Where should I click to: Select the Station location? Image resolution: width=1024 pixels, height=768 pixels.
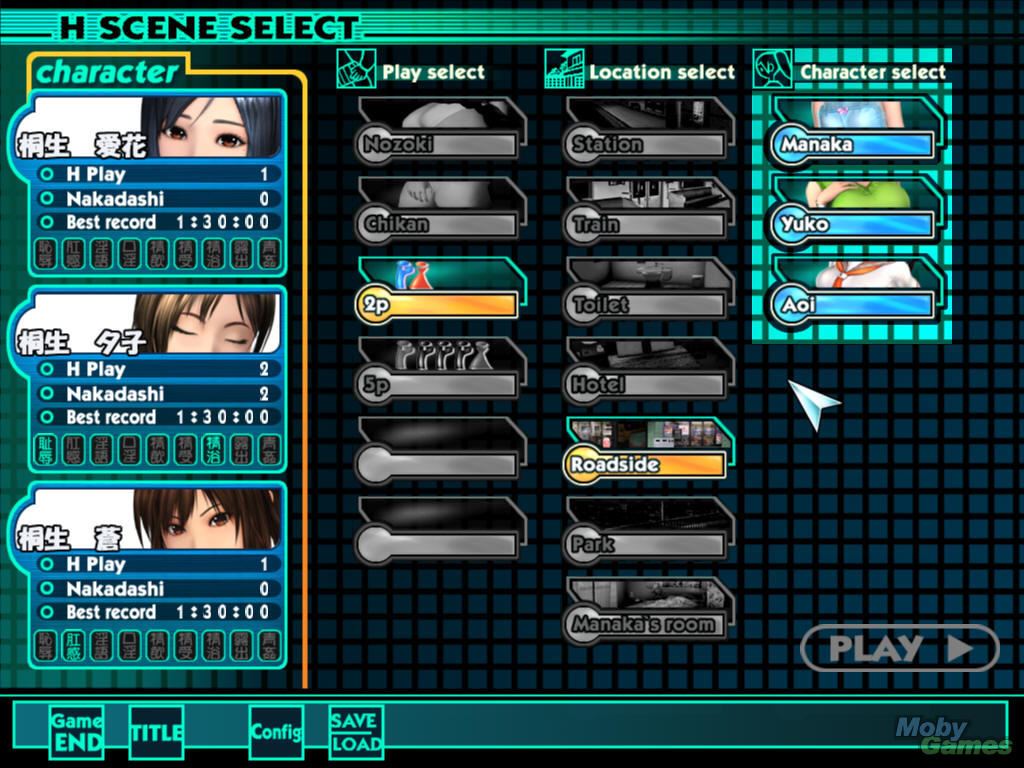click(x=647, y=144)
